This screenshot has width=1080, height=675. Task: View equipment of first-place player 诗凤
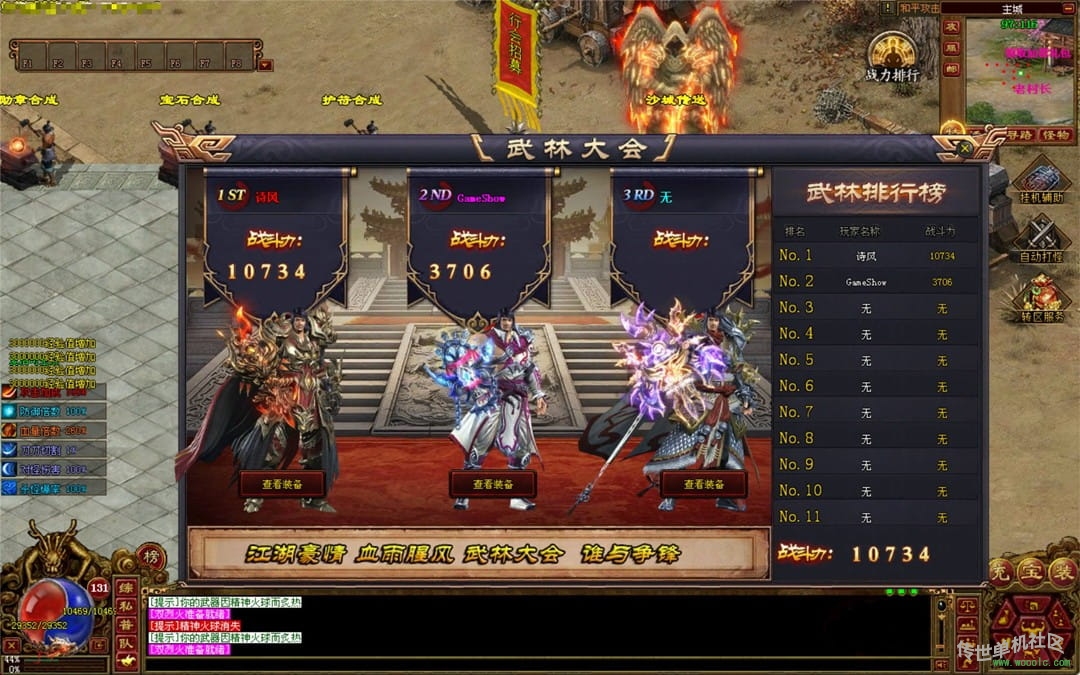click(x=282, y=484)
